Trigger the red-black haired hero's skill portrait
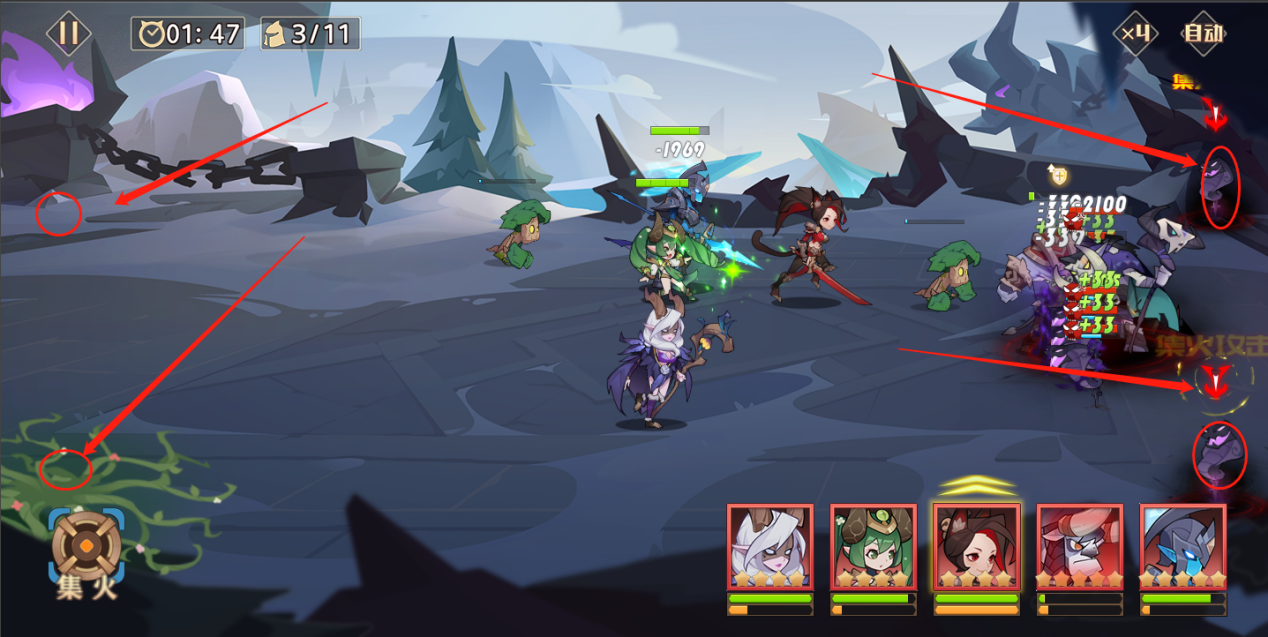The height and width of the screenshot is (637, 1268). (x=976, y=547)
